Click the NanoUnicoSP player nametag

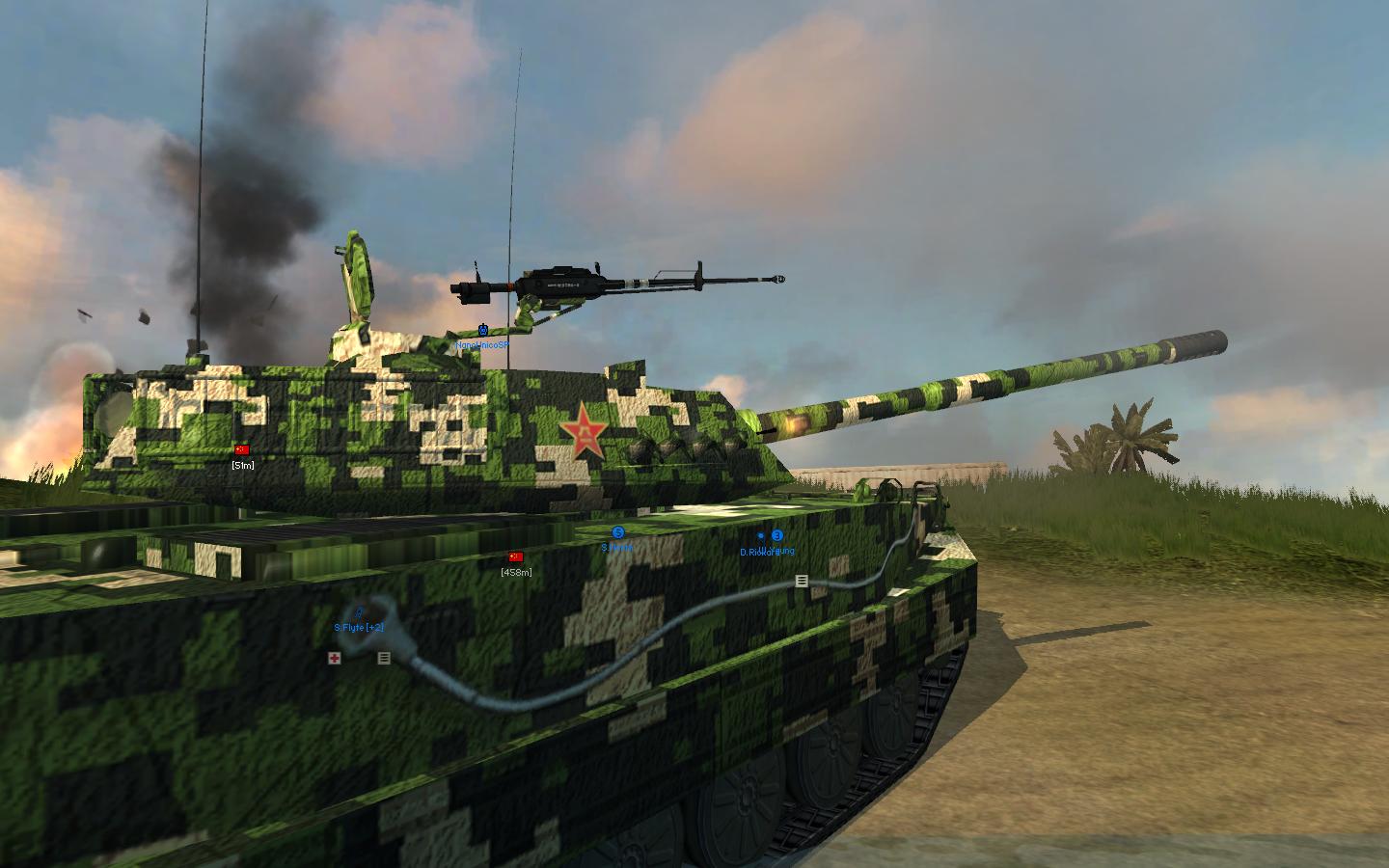pos(482,345)
